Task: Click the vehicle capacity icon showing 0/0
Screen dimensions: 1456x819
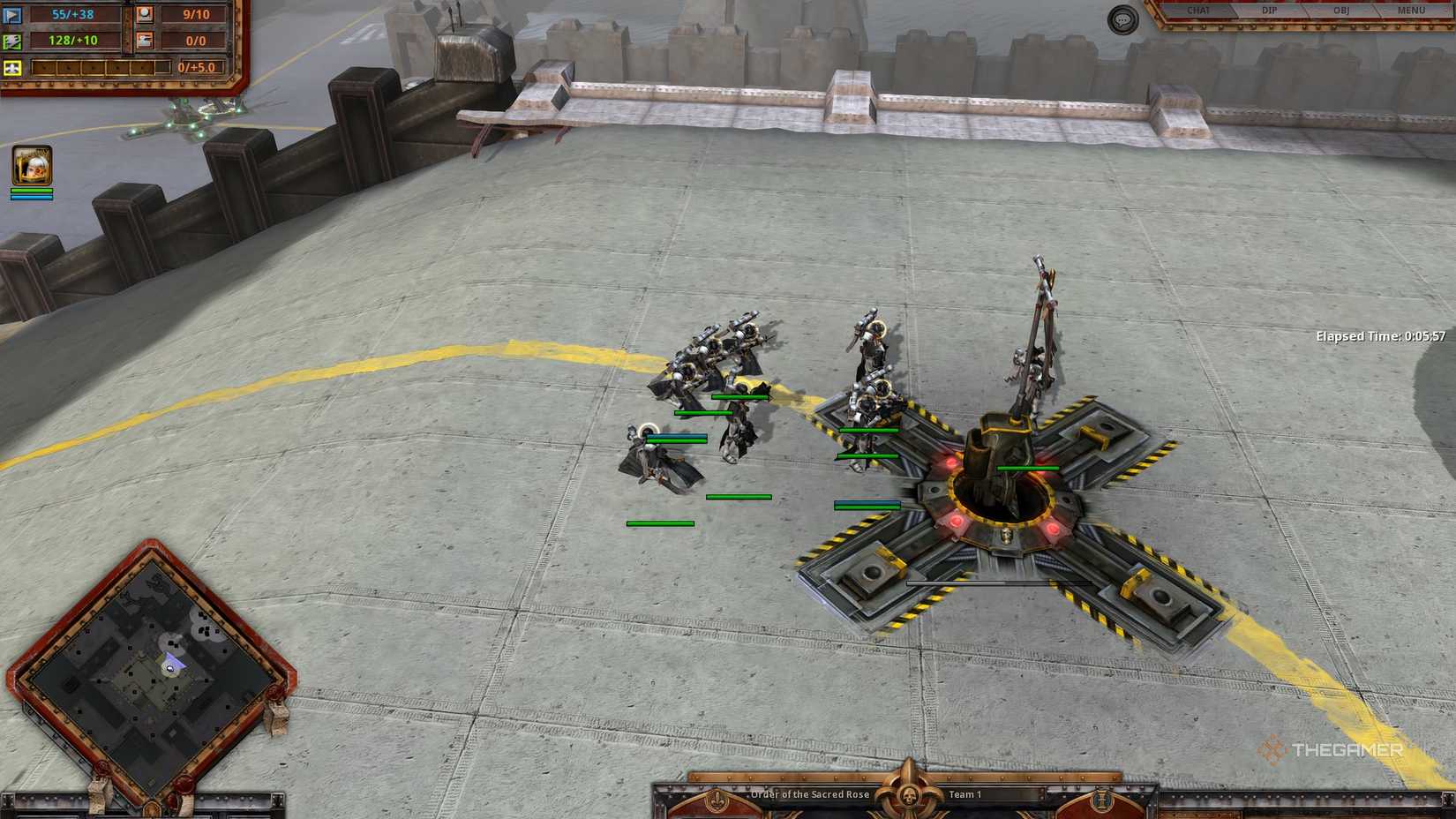Action: pyautogui.click(x=144, y=40)
